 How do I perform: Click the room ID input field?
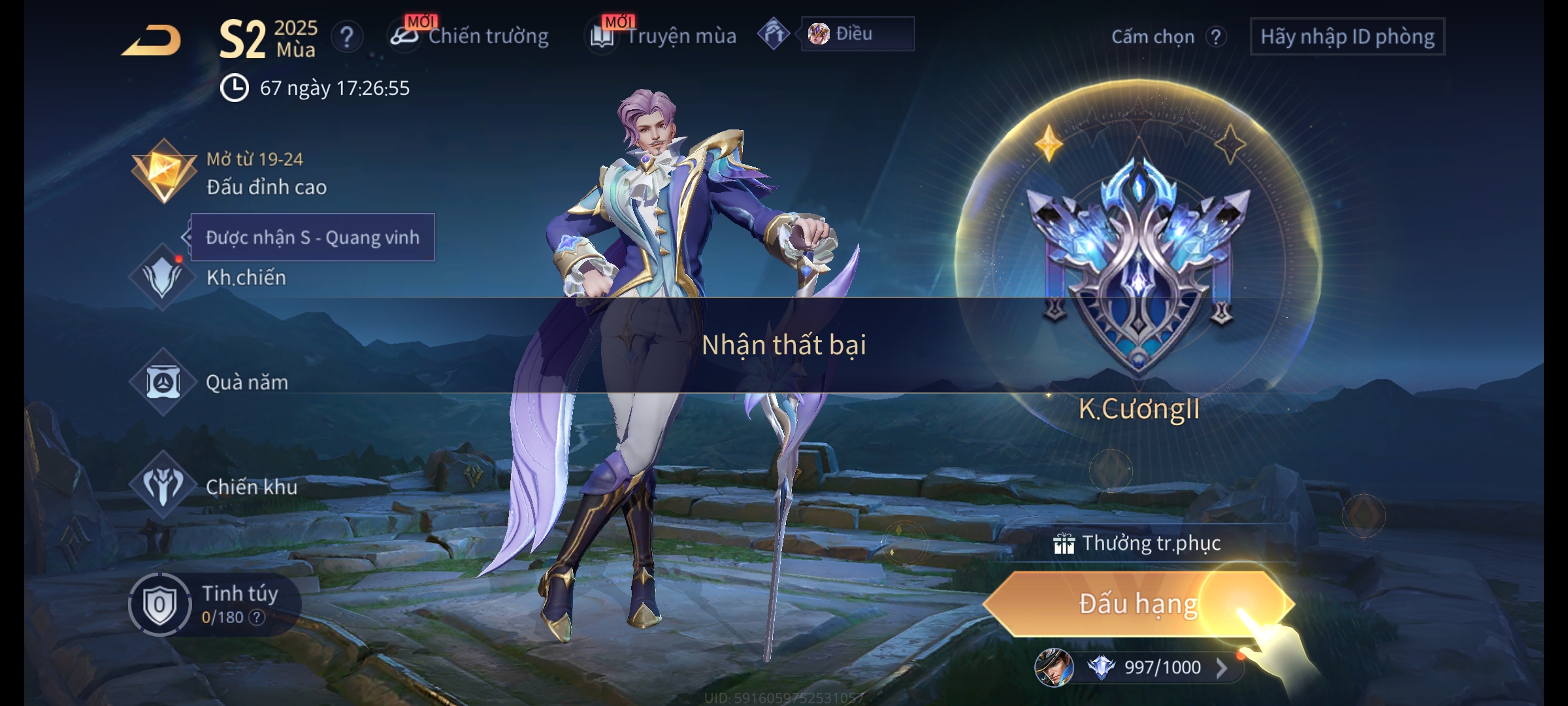pos(1347,37)
